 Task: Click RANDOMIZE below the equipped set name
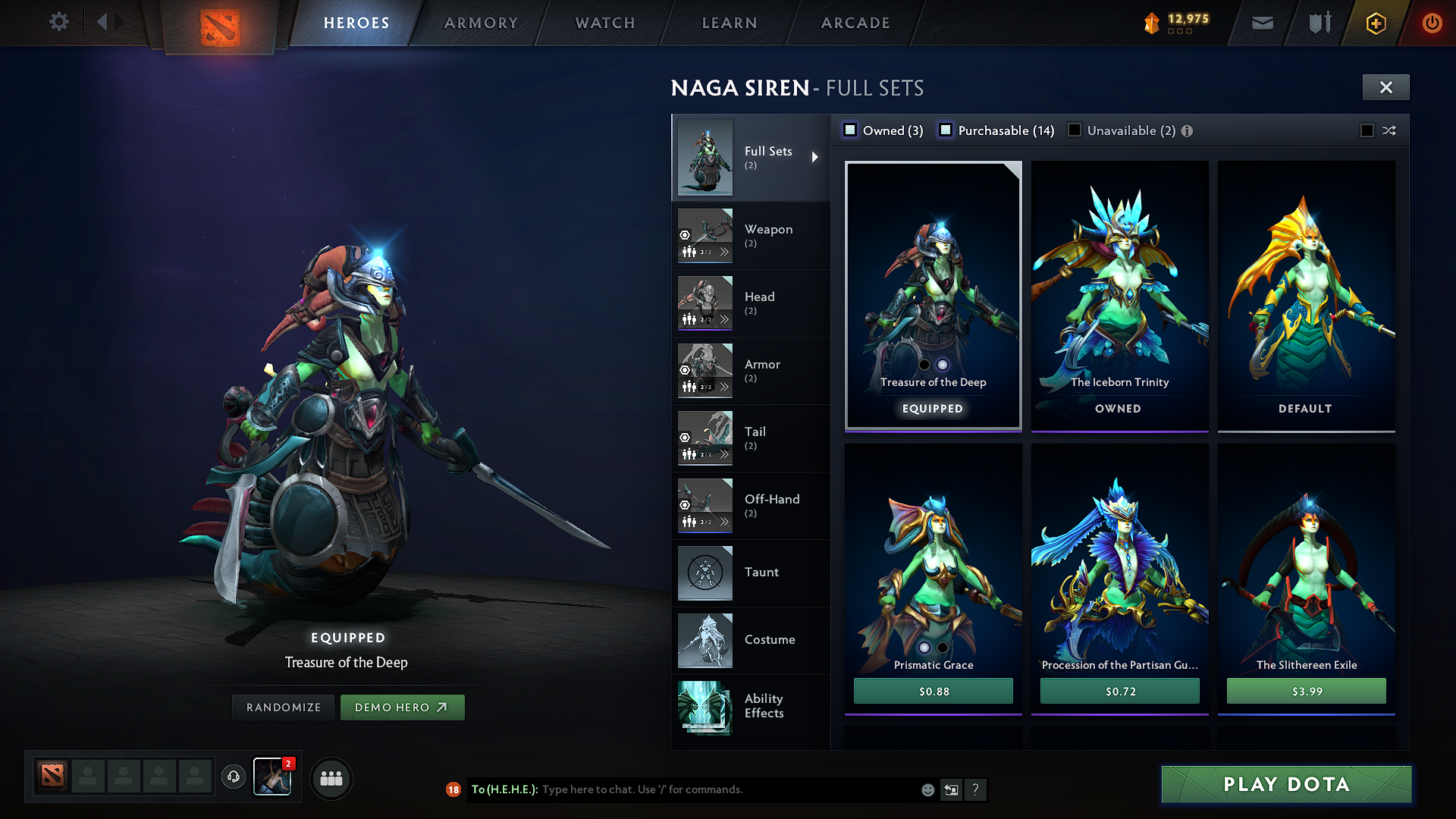[283, 707]
